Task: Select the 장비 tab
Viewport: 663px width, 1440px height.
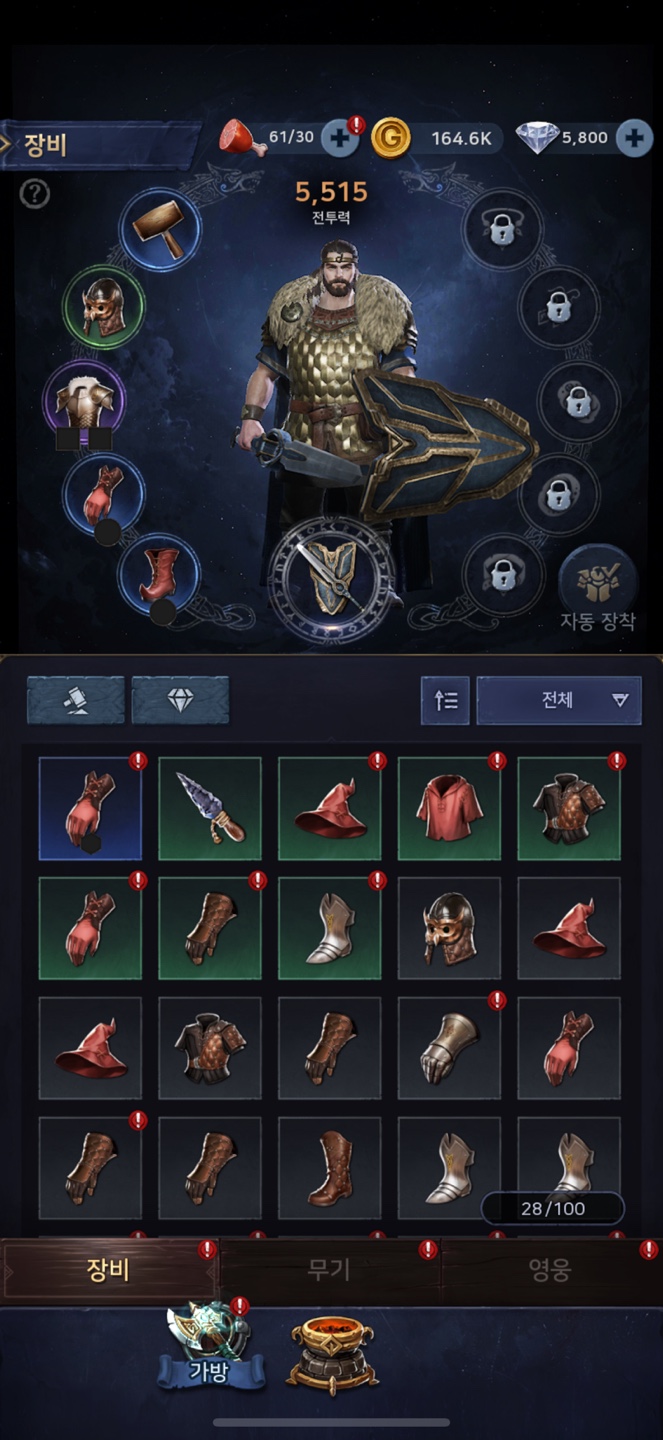Action: click(108, 1271)
